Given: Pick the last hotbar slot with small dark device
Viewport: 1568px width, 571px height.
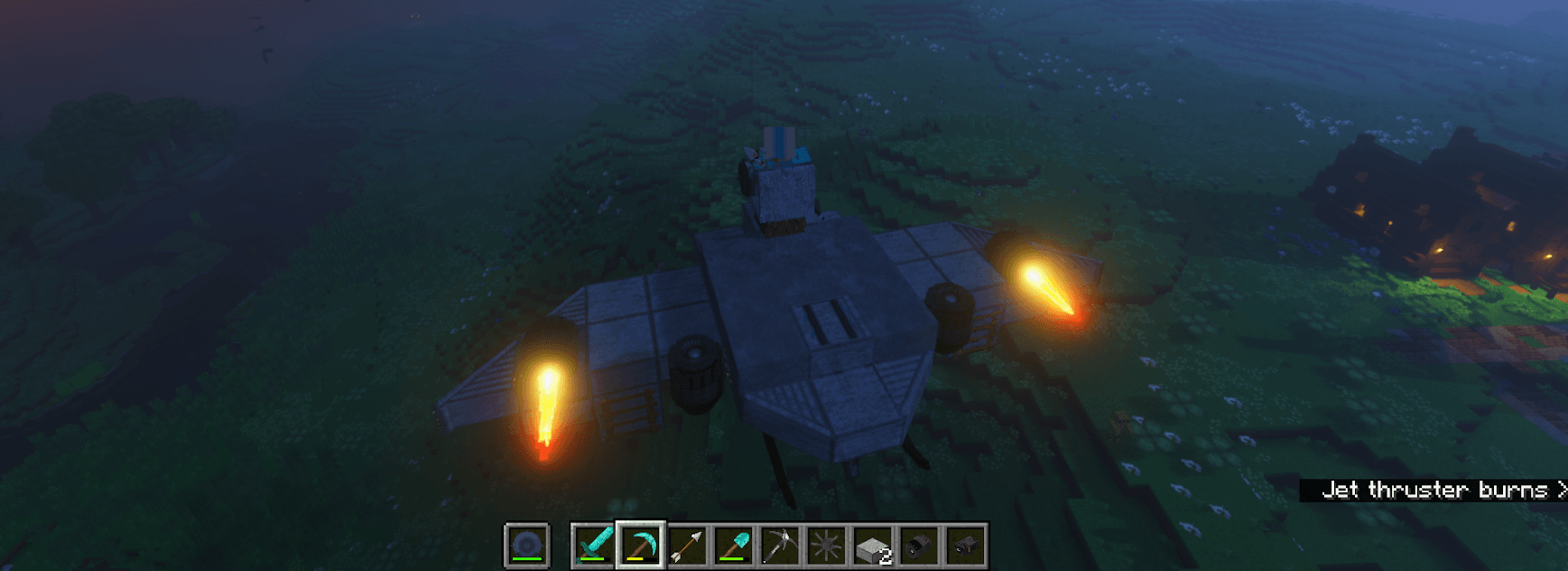Looking at the screenshot, I should (x=966, y=546).
